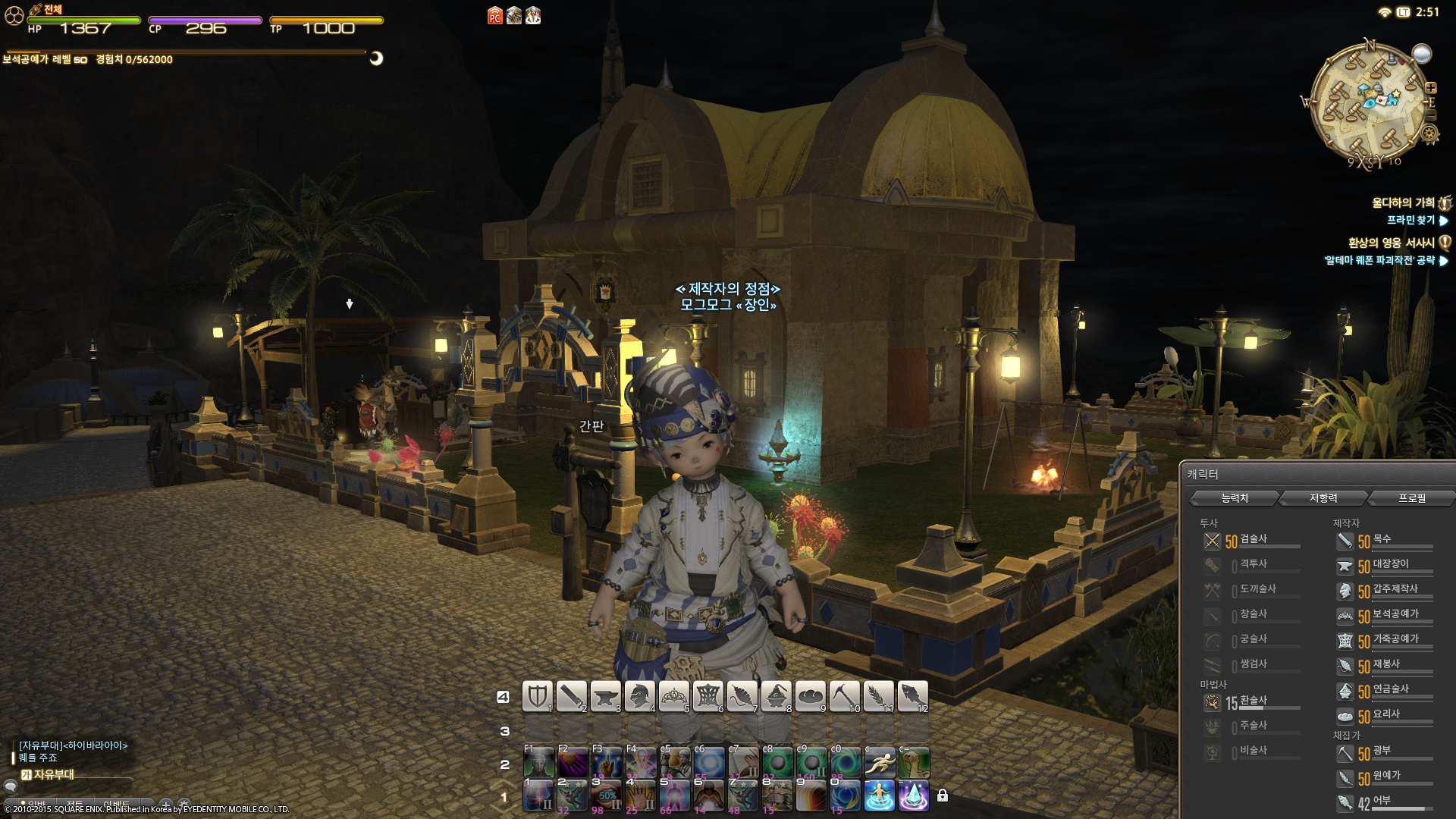
Task: Click the weather icon on the minimap
Action: pos(1421,54)
